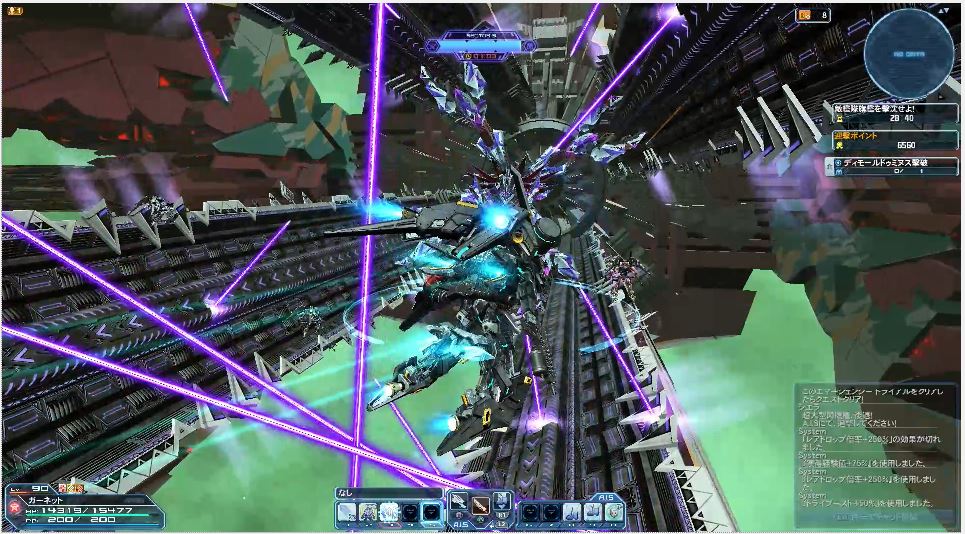The image size is (965, 534).
Task: Use the pink round item in subpalette
Action: click(x=614, y=511)
